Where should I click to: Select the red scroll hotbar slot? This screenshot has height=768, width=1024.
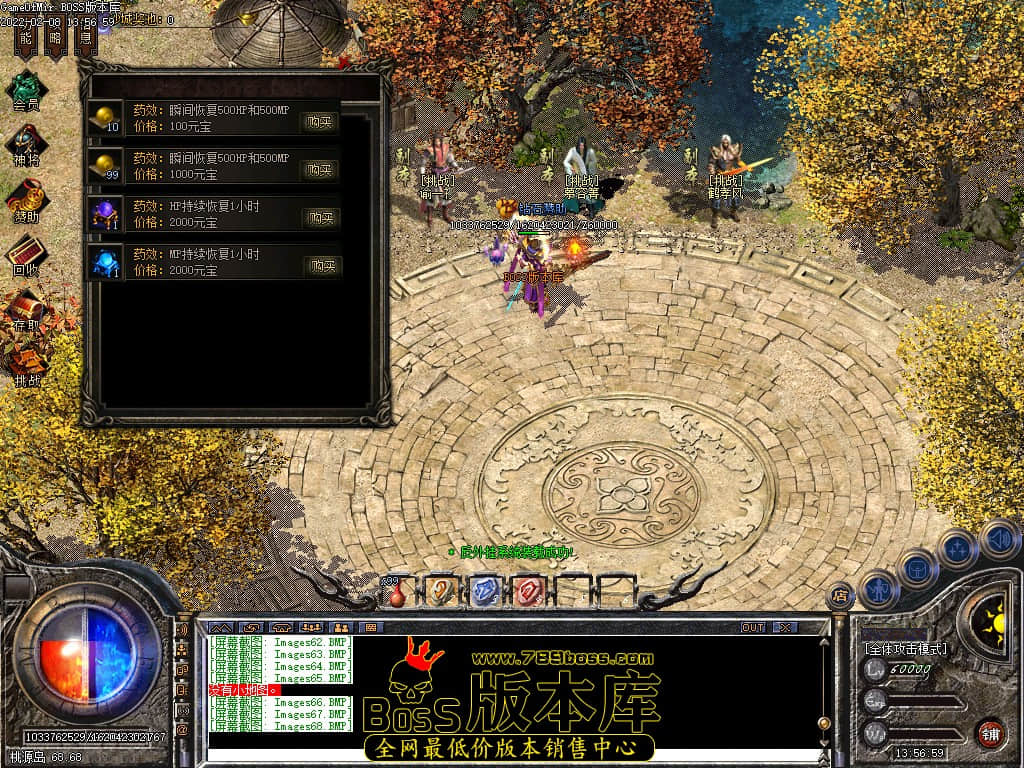[x=529, y=591]
